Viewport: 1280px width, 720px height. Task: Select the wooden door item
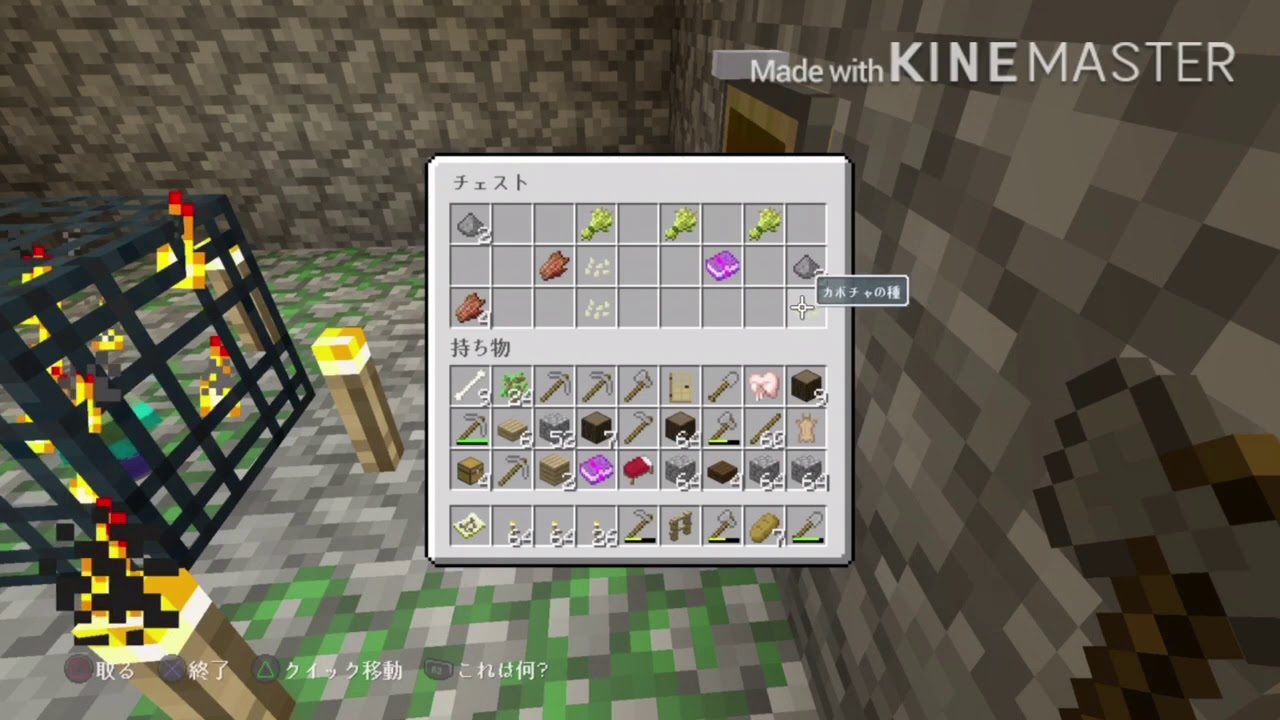680,387
